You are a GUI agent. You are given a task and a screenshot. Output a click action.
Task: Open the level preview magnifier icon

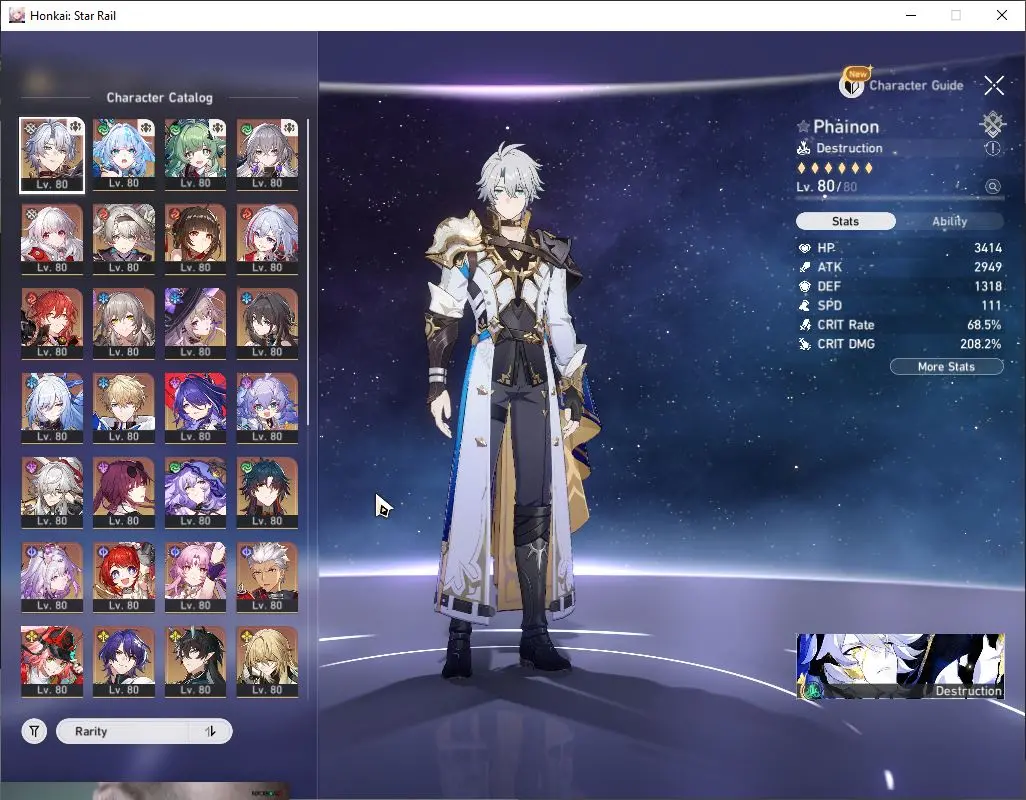(x=992, y=186)
